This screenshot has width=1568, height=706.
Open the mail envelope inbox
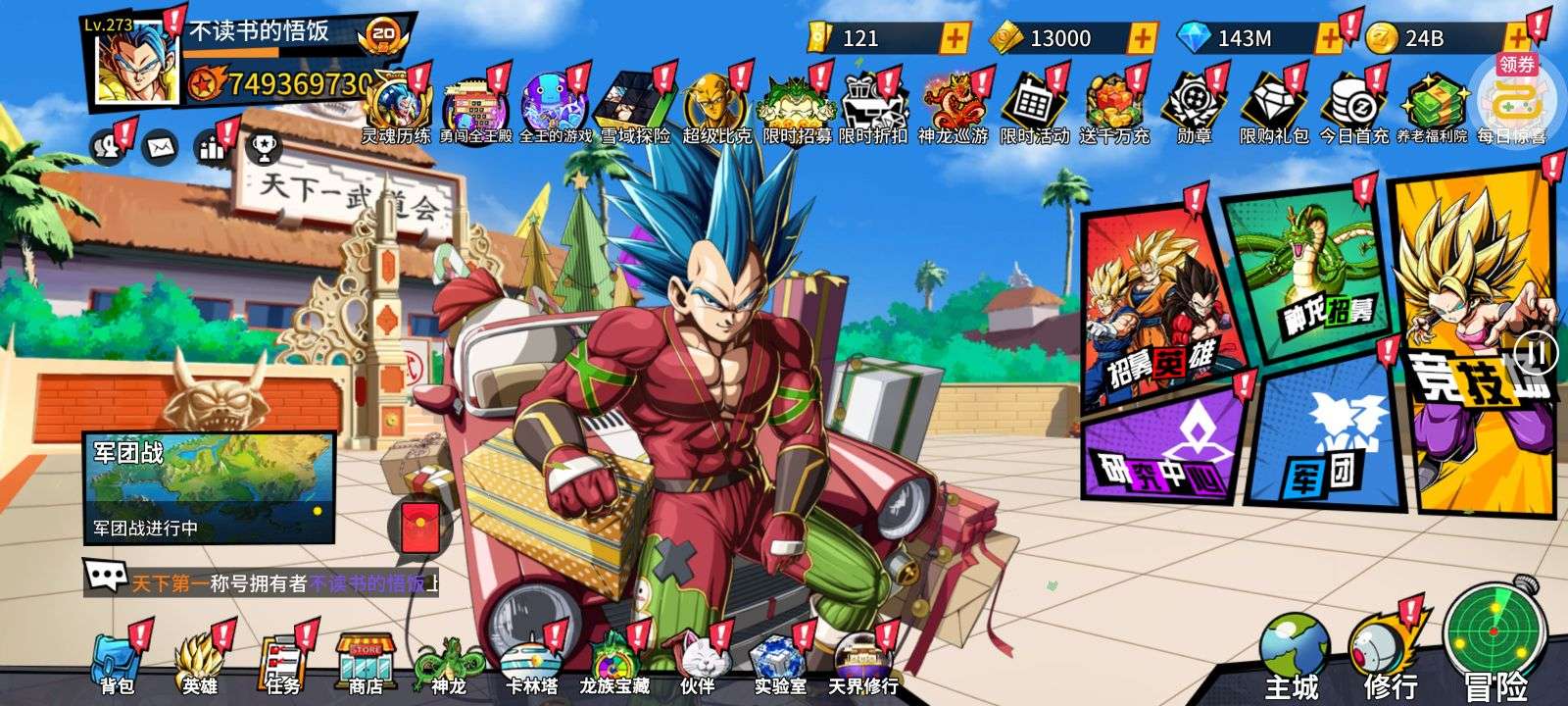point(159,148)
